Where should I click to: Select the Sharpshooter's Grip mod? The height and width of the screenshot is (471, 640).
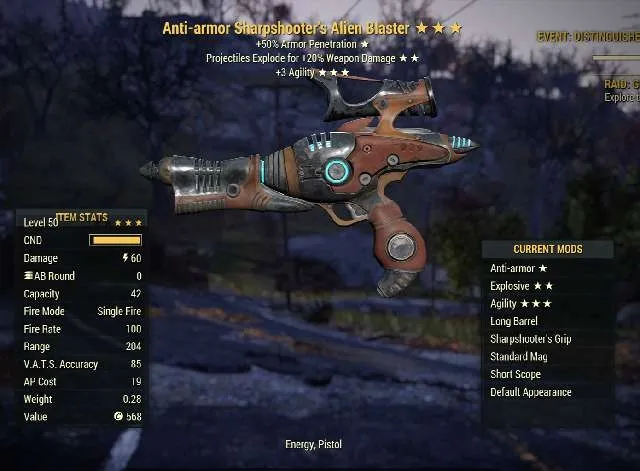point(548,339)
